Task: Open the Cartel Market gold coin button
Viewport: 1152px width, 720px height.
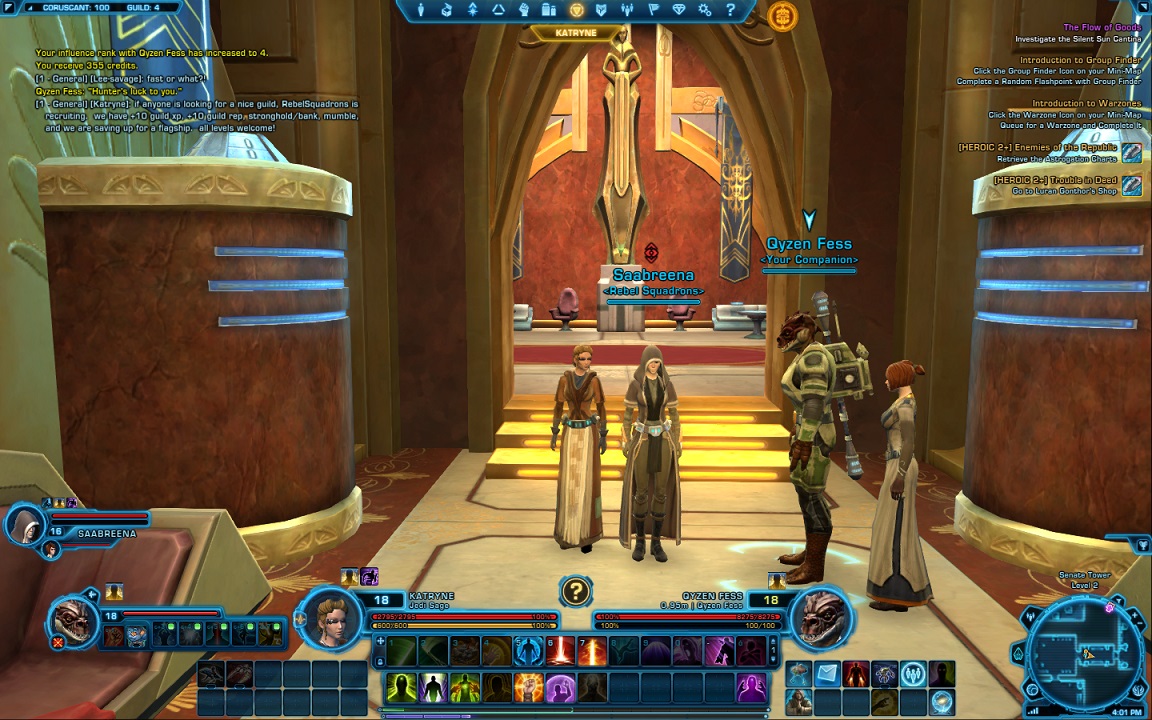Action: tap(782, 16)
